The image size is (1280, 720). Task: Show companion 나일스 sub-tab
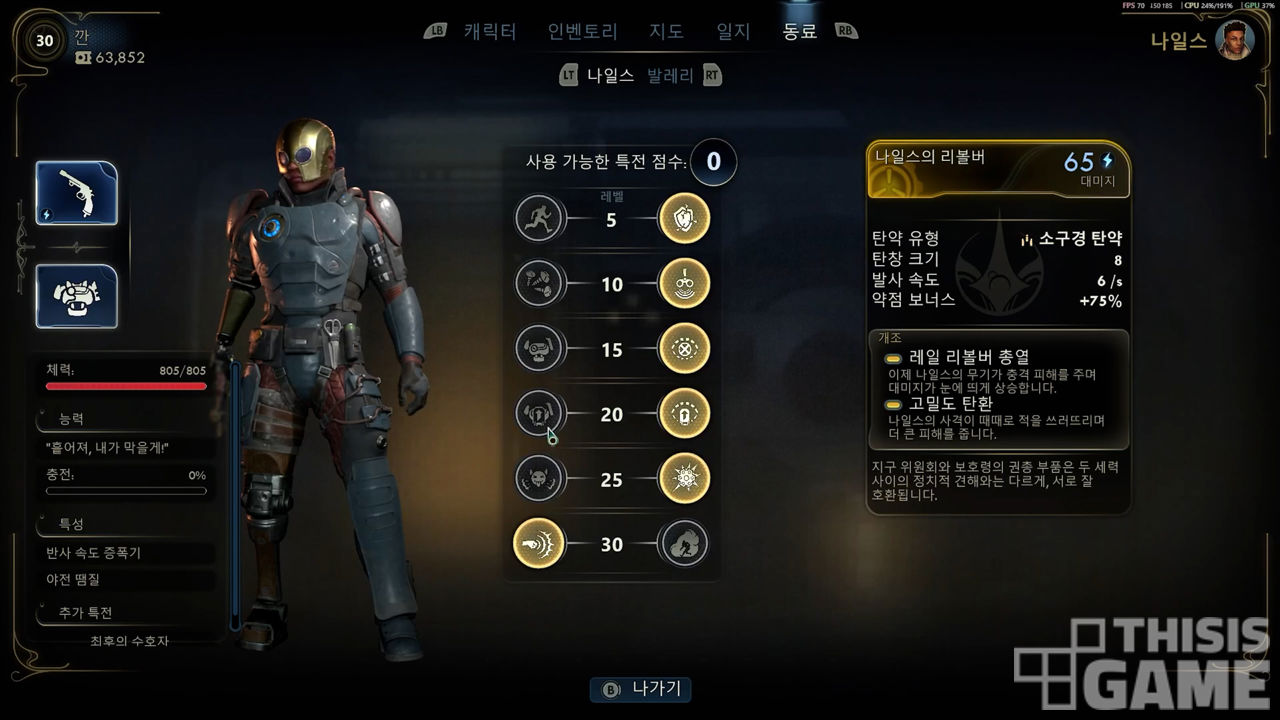[x=610, y=75]
